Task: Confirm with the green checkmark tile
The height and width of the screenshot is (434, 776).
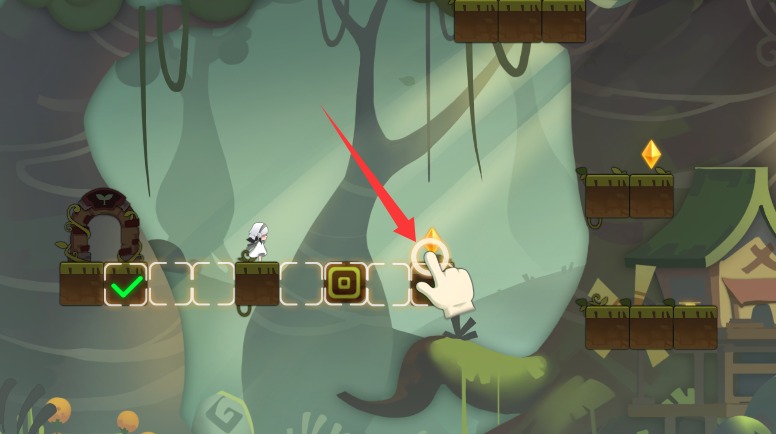Action: [125, 286]
